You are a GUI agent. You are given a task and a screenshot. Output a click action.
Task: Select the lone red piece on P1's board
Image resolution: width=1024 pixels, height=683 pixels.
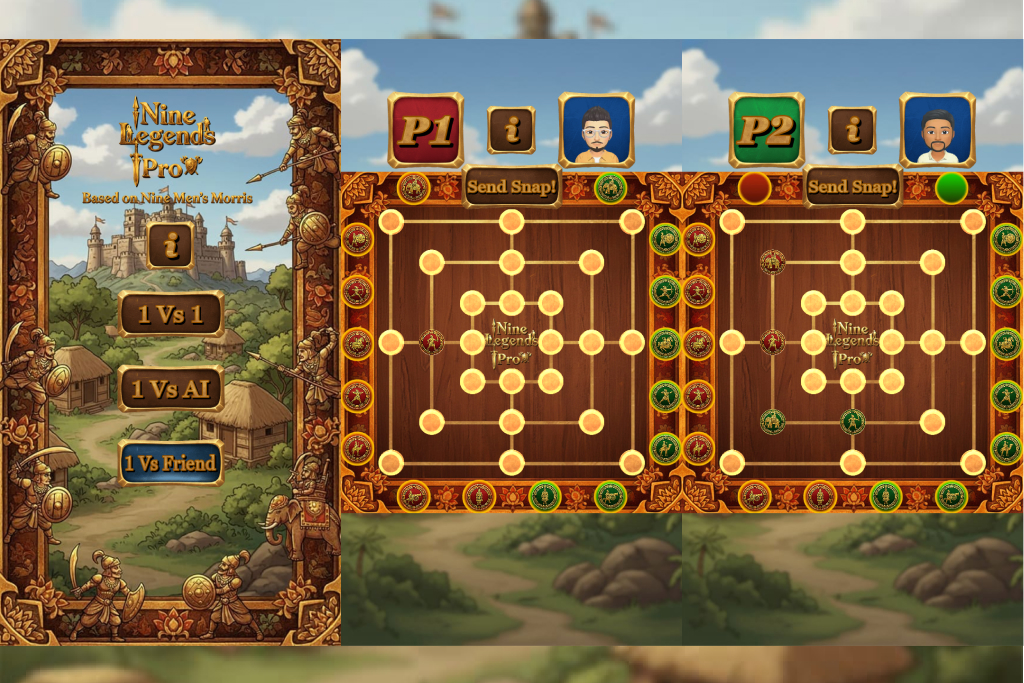(x=431, y=342)
